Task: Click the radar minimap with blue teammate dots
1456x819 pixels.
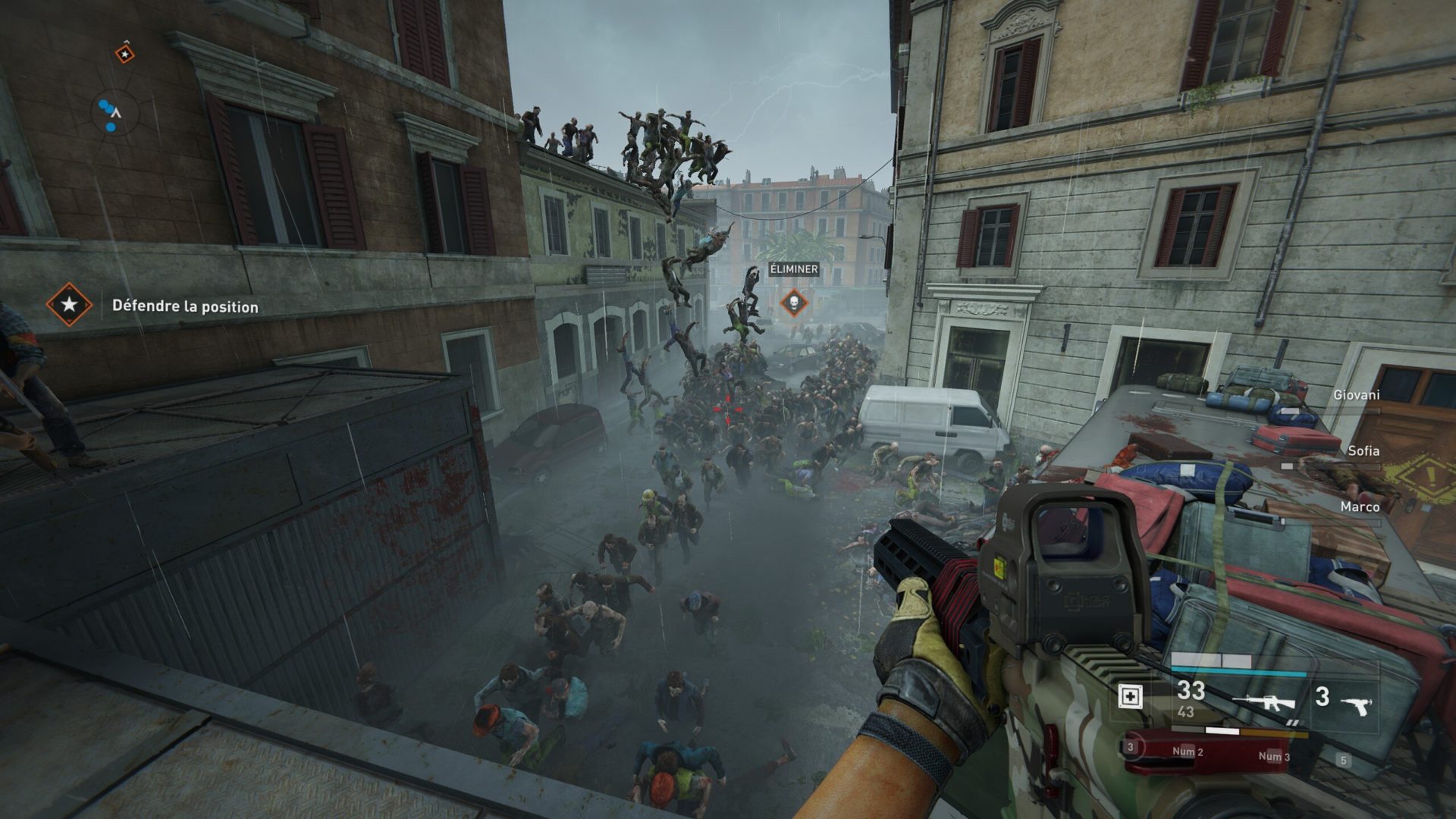Action: tap(114, 115)
